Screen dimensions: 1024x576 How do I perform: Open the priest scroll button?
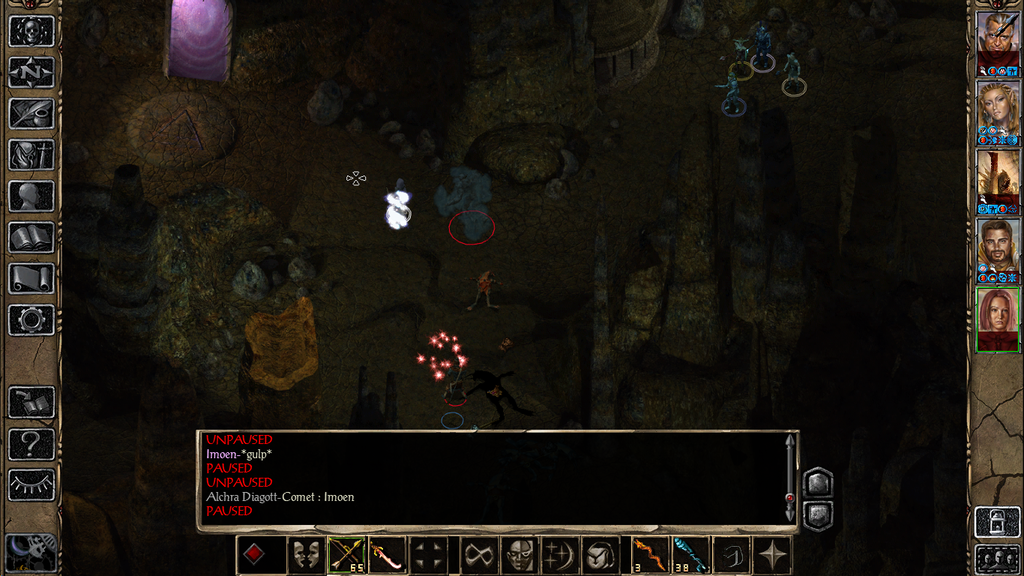(31, 278)
